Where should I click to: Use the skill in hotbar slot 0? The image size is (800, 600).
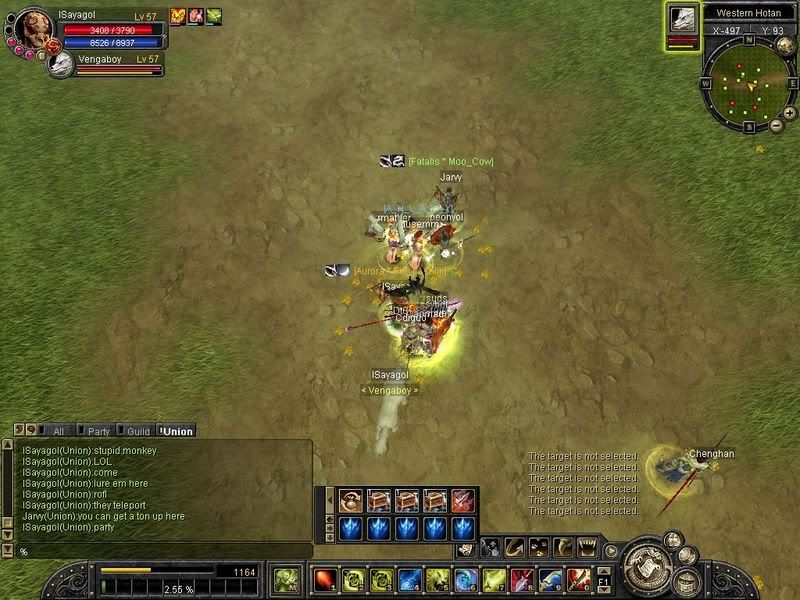tap(578, 580)
